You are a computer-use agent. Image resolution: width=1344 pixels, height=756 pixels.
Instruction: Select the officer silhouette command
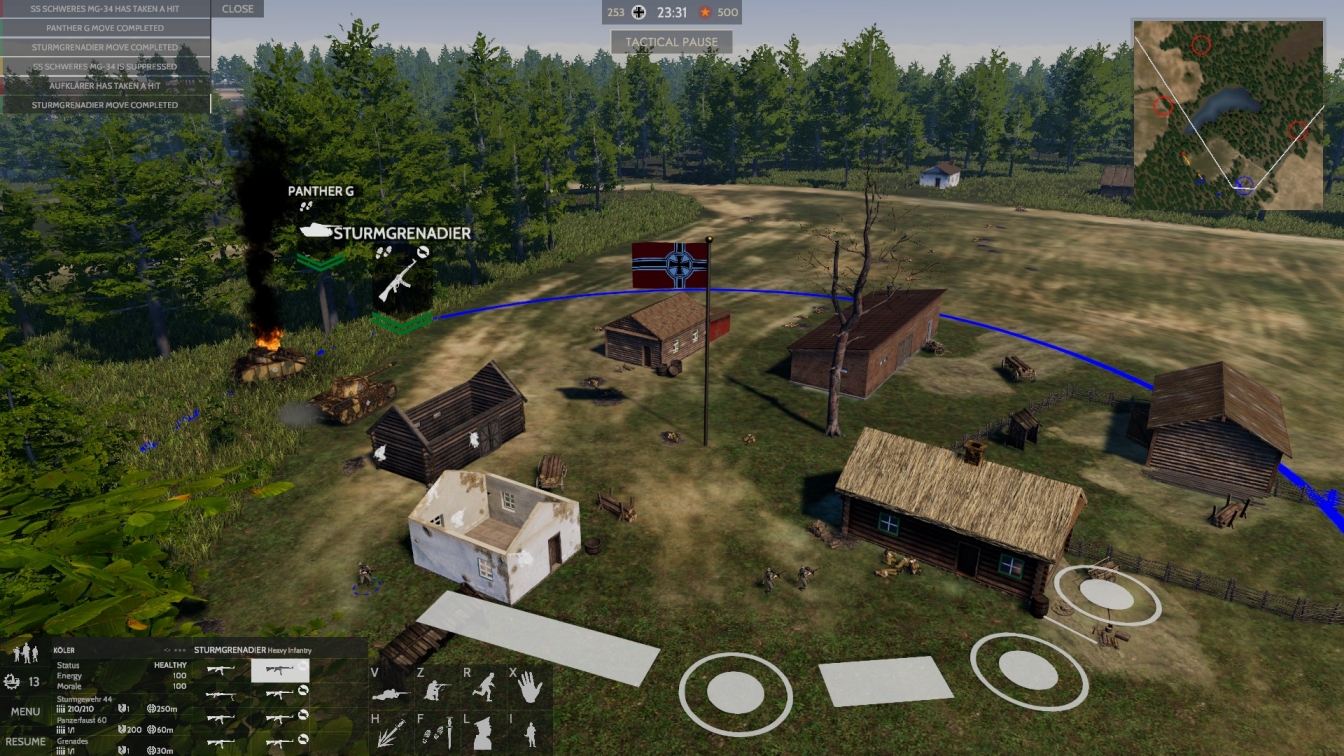tap(482, 735)
